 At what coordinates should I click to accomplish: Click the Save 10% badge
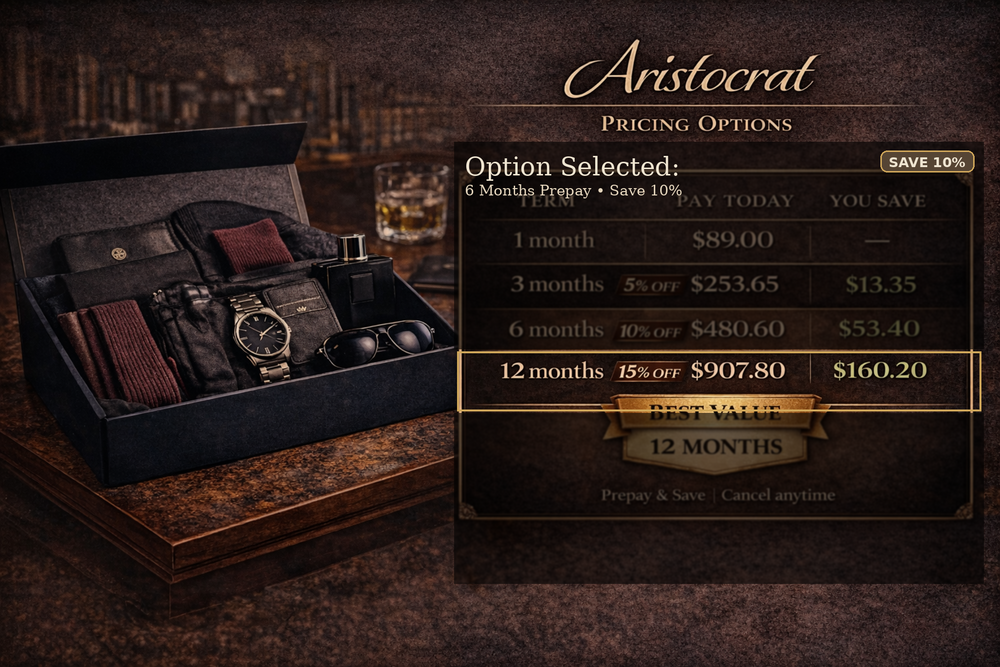tap(926, 162)
